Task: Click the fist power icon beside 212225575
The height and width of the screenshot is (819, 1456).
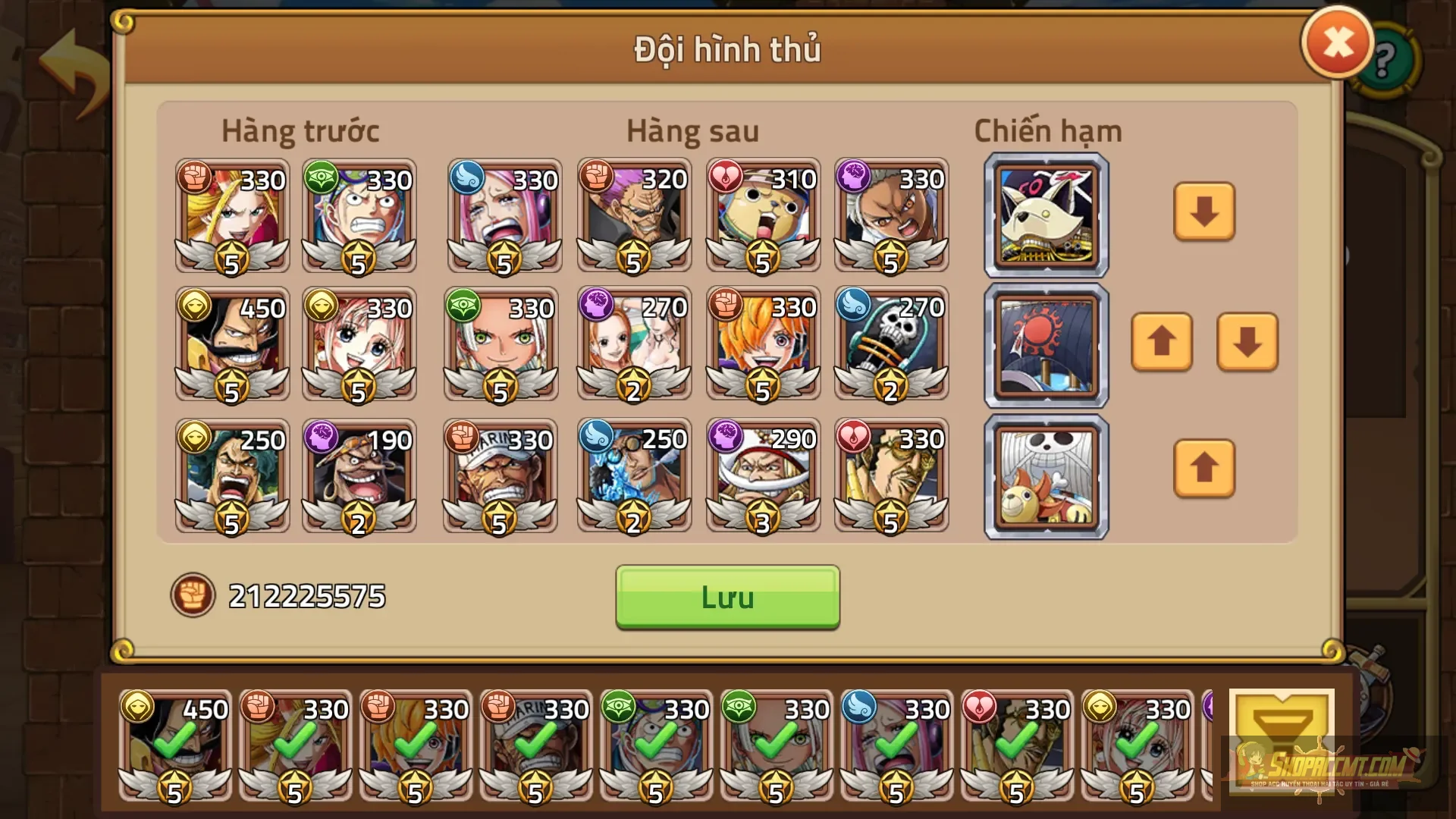Action: pyautogui.click(x=193, y=595)
